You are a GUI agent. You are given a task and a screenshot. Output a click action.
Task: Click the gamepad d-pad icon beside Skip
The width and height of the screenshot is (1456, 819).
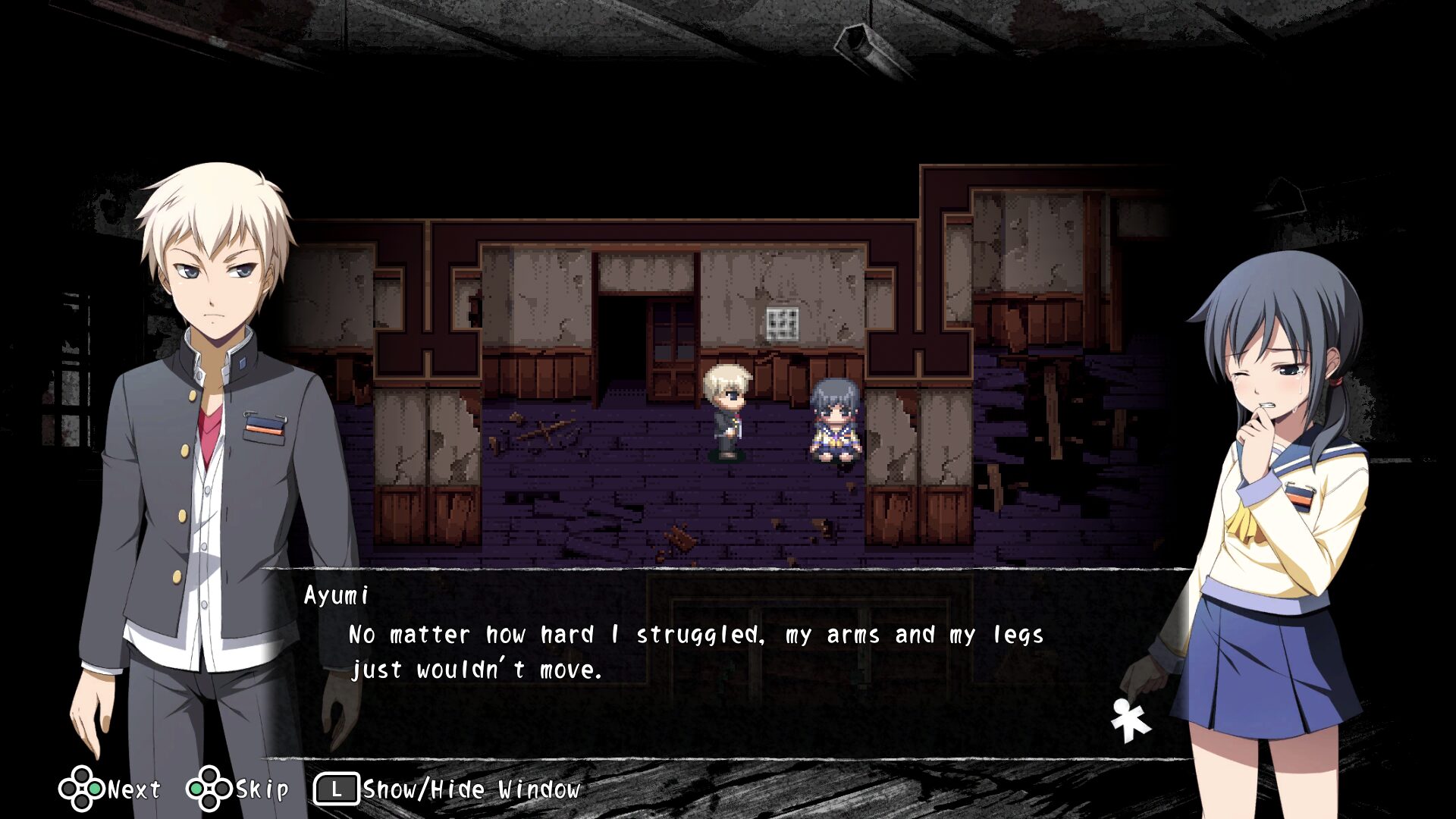[209, 789]
